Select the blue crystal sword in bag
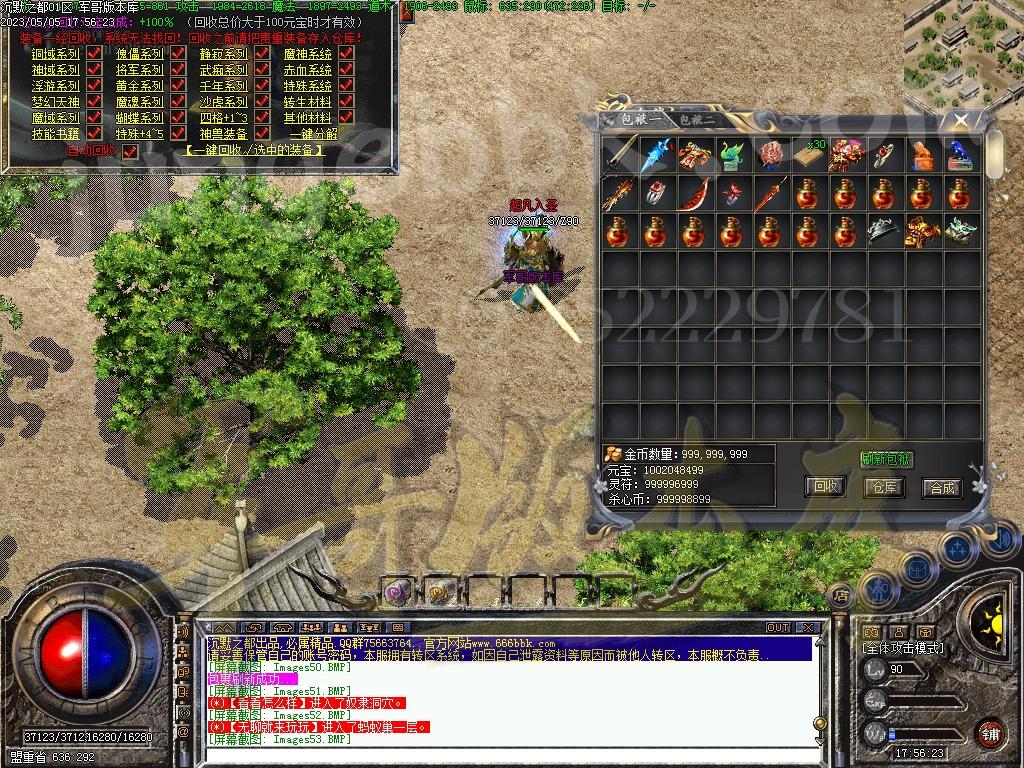This screenshot has width=1024, height=768. (x=656, y=154)
